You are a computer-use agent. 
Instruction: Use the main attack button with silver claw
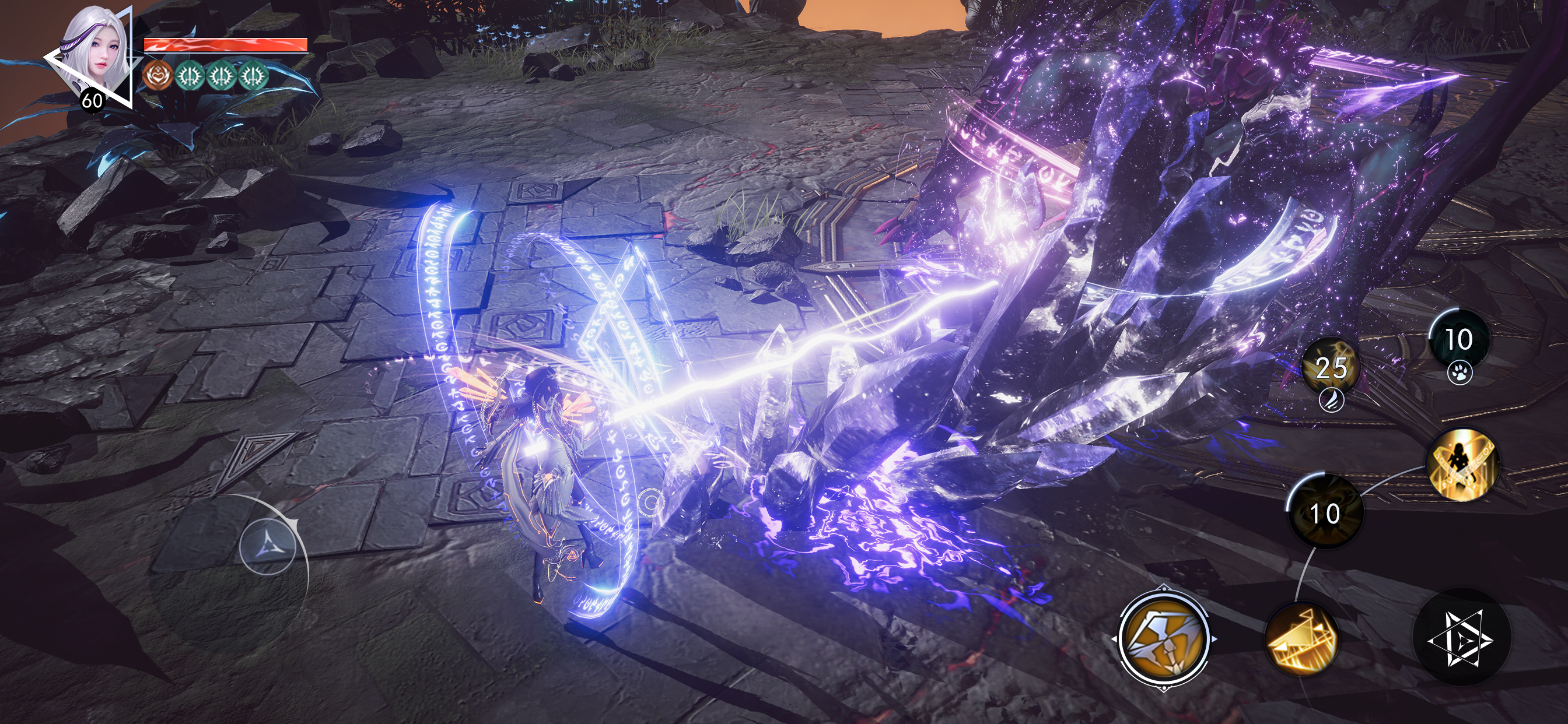(1163, 638)
